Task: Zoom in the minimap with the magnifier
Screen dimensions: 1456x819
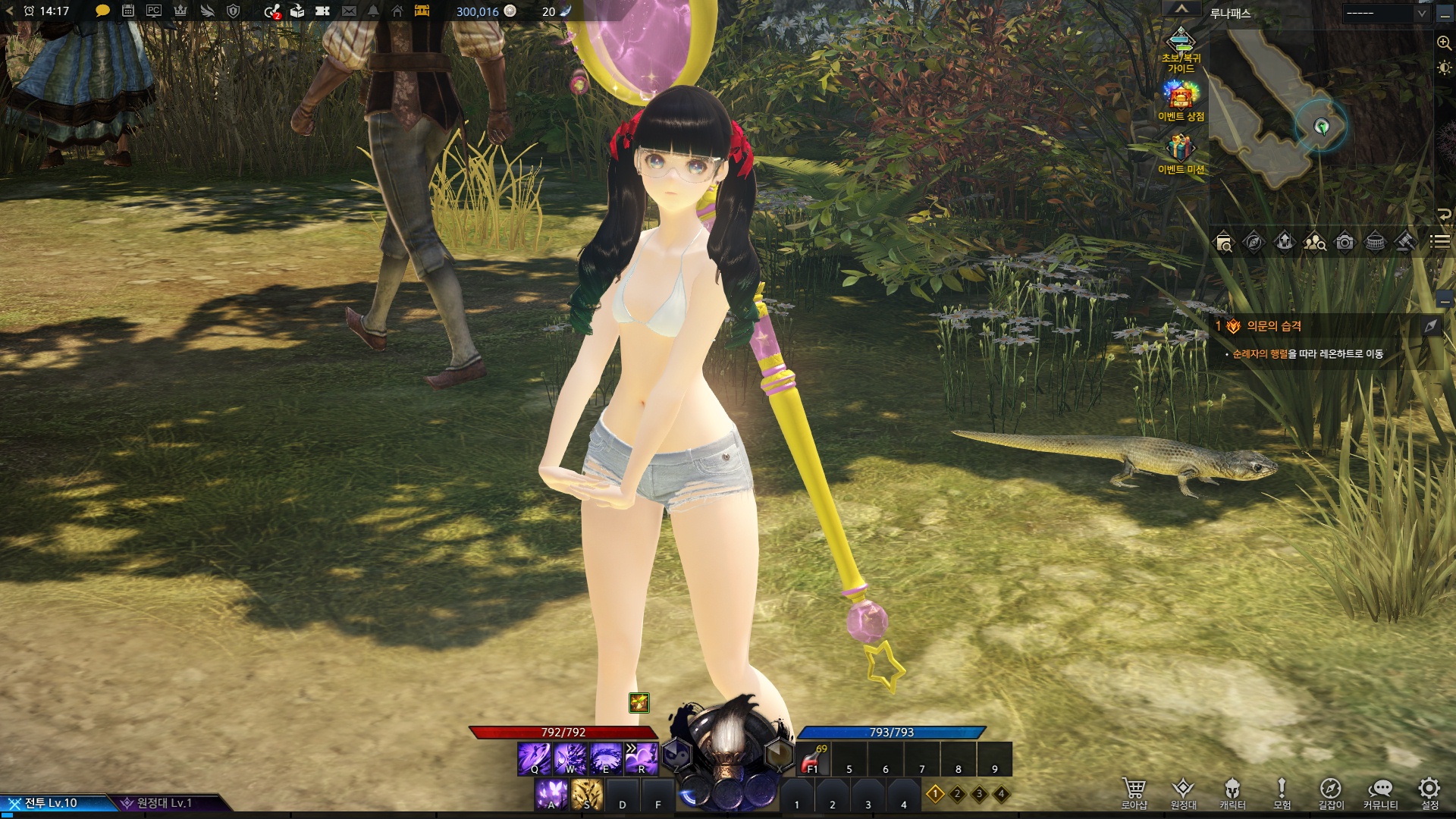Action: [1444, 43]
